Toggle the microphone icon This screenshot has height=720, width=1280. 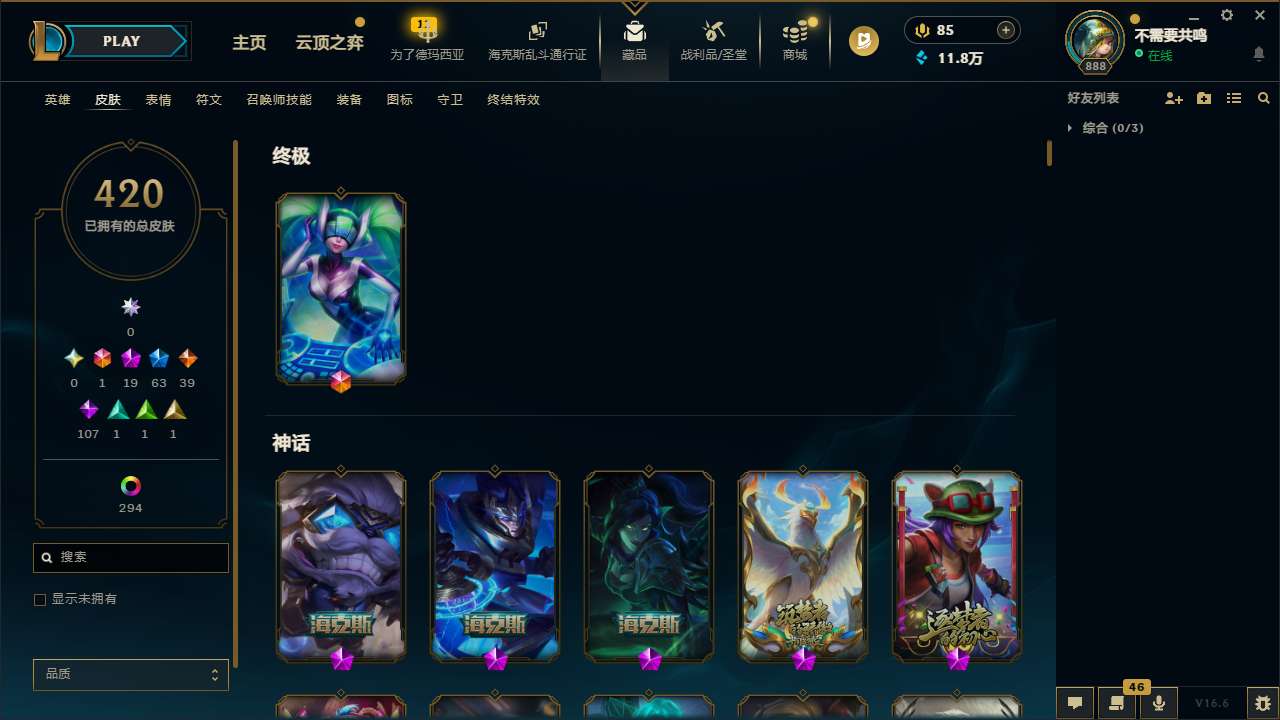click(x=1159, y=702)
